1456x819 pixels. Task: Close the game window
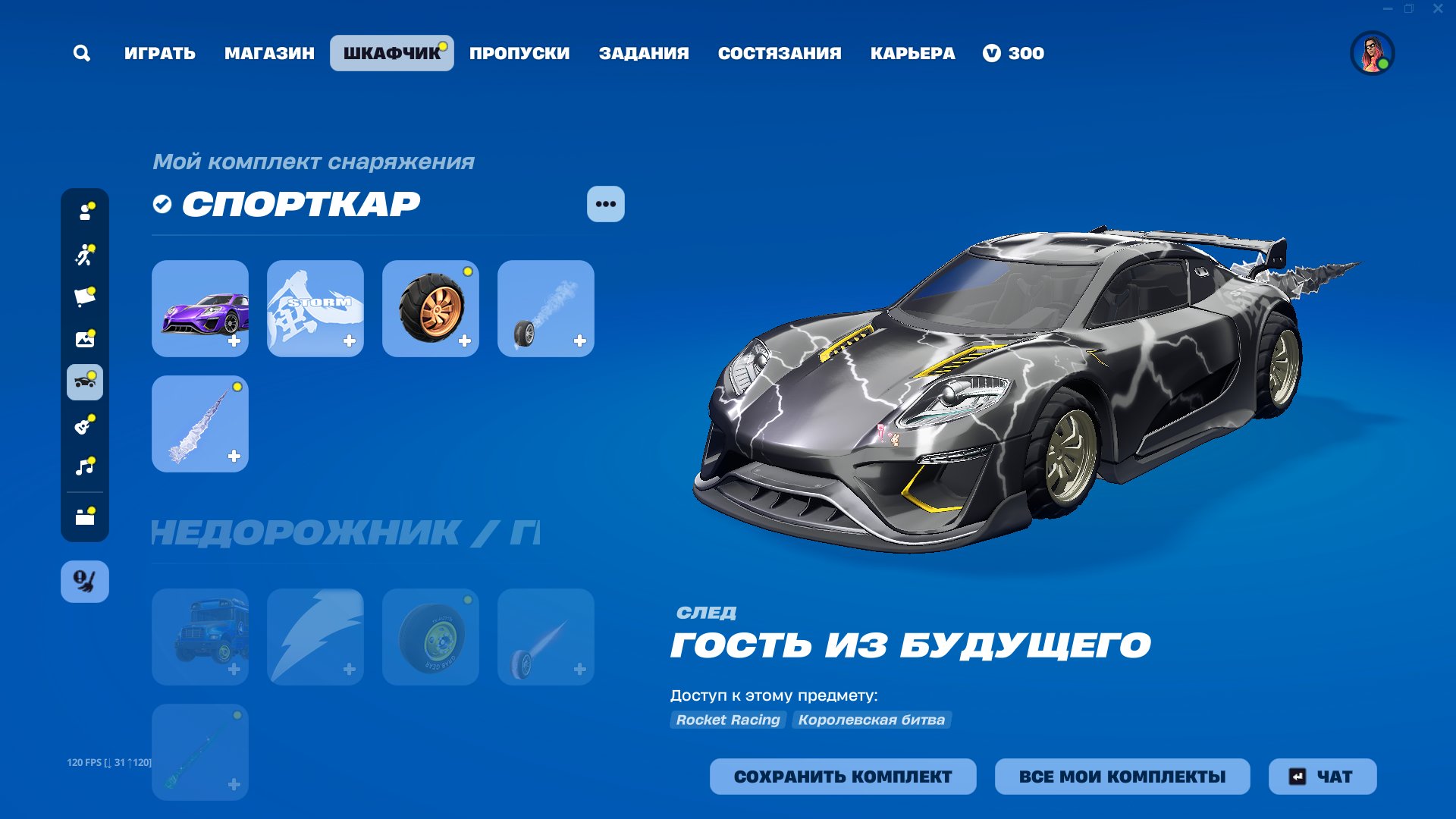(x=1438, y=9)
